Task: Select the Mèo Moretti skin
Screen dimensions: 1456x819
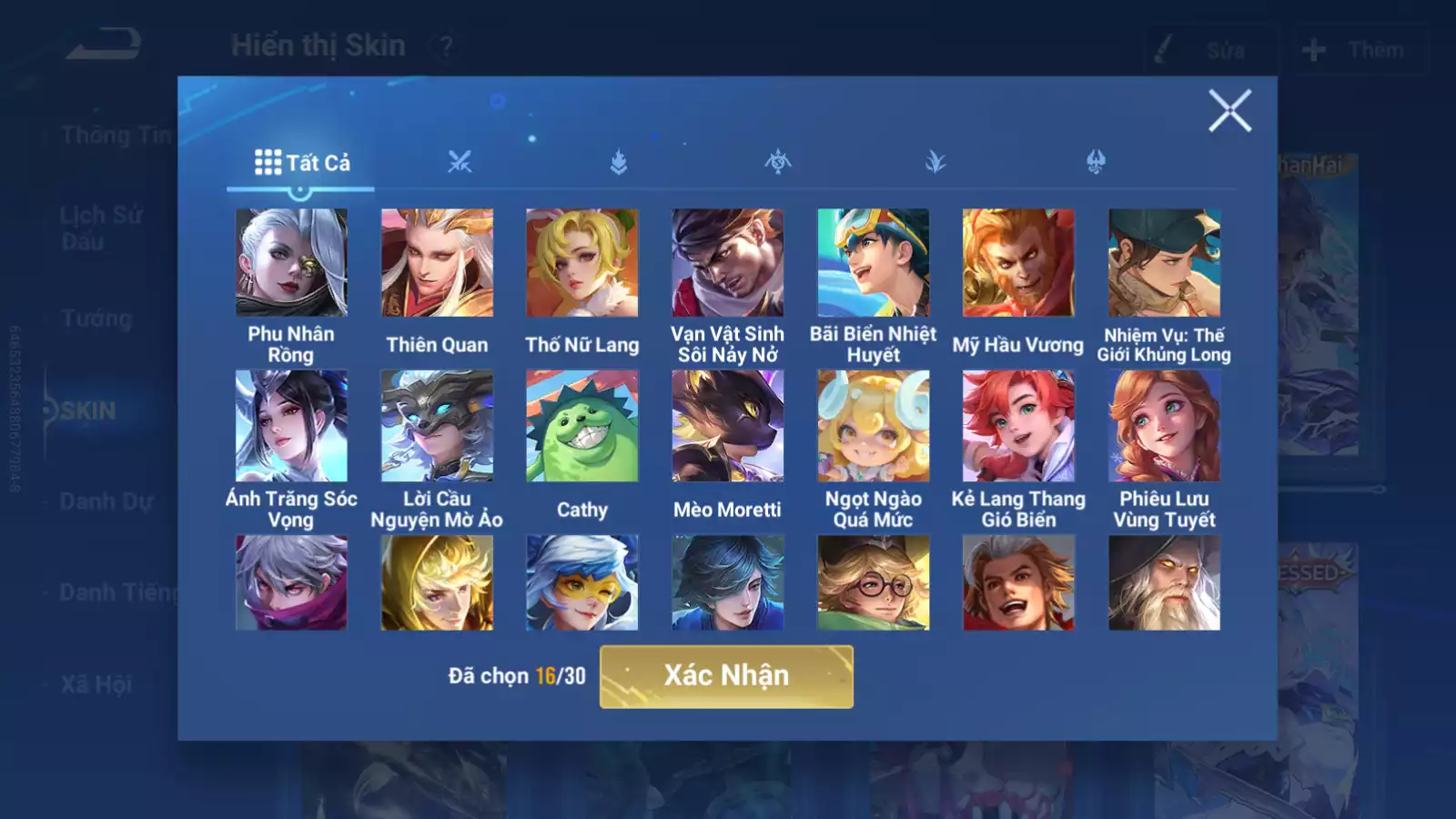Action: point(727,425)
